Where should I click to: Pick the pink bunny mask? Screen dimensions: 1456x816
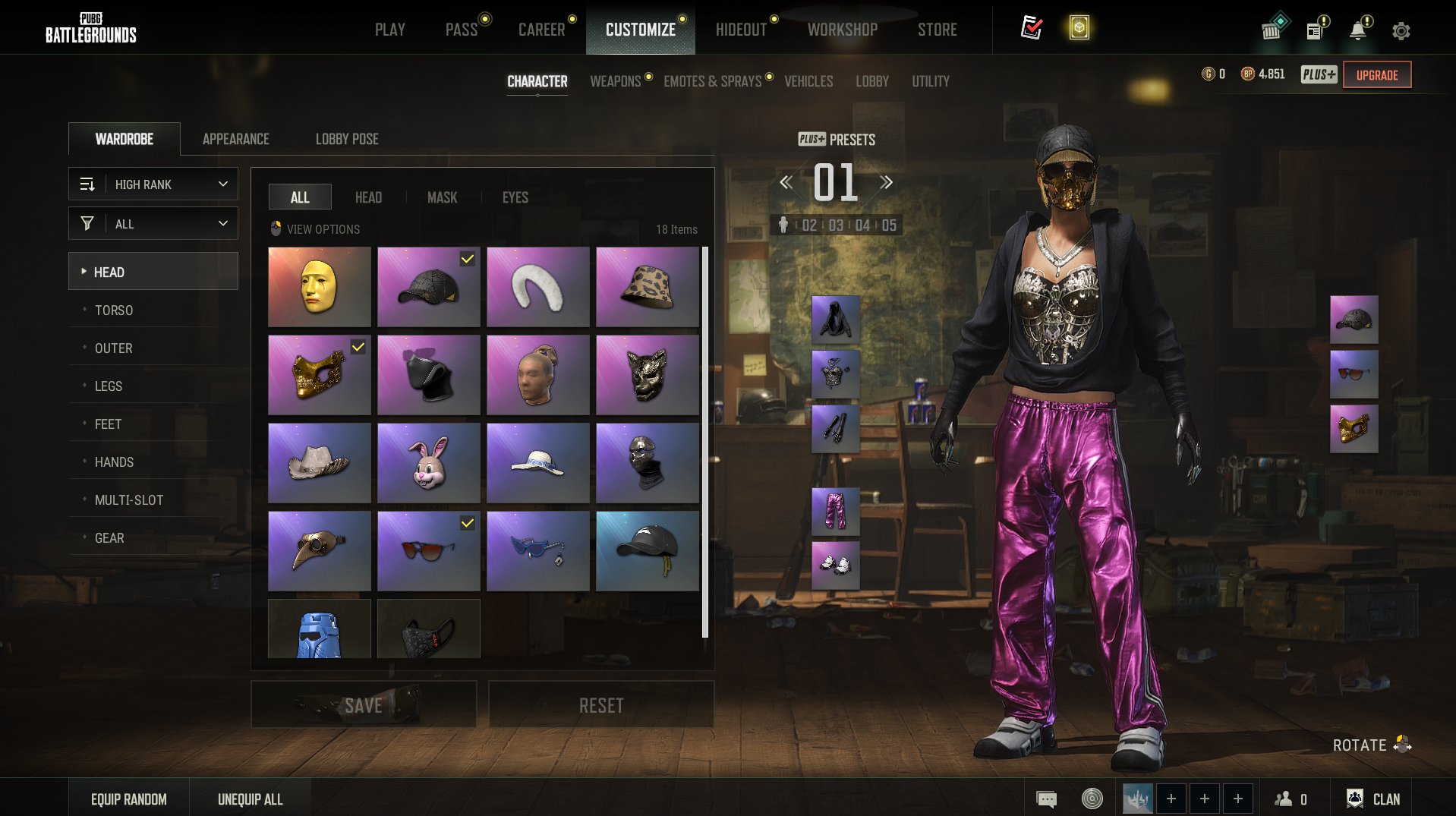[x=429, y=463]
